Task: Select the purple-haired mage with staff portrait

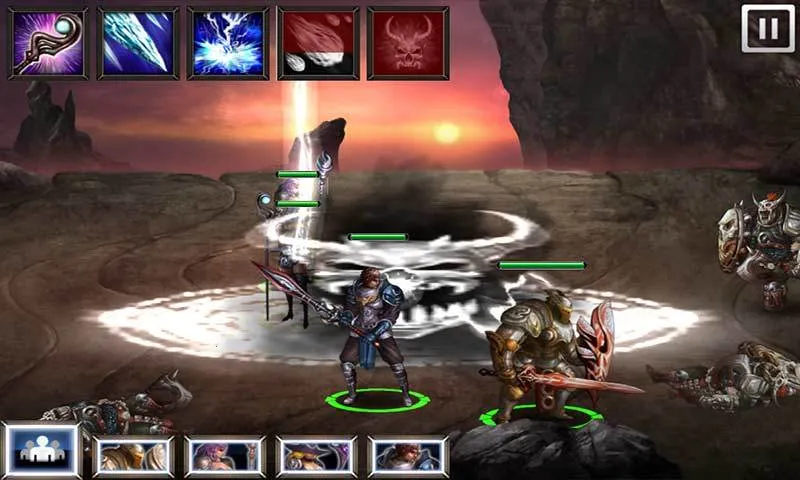Action: coord(225,455)
